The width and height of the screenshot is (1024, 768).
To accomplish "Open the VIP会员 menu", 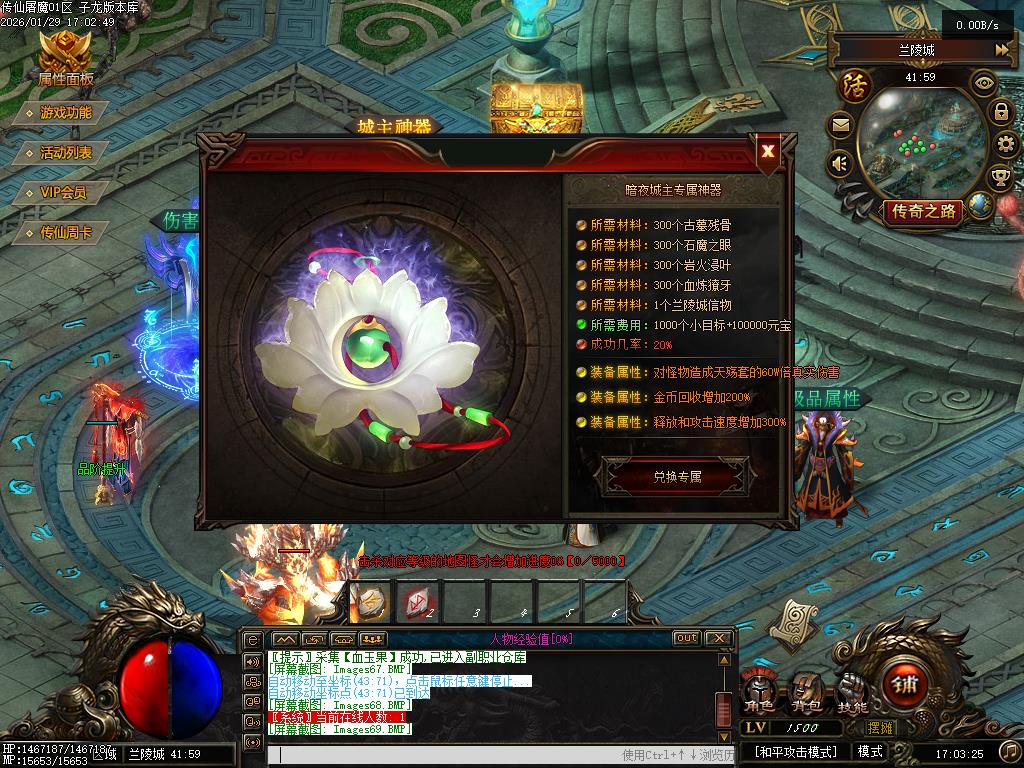I will click(x=63, y=192).
